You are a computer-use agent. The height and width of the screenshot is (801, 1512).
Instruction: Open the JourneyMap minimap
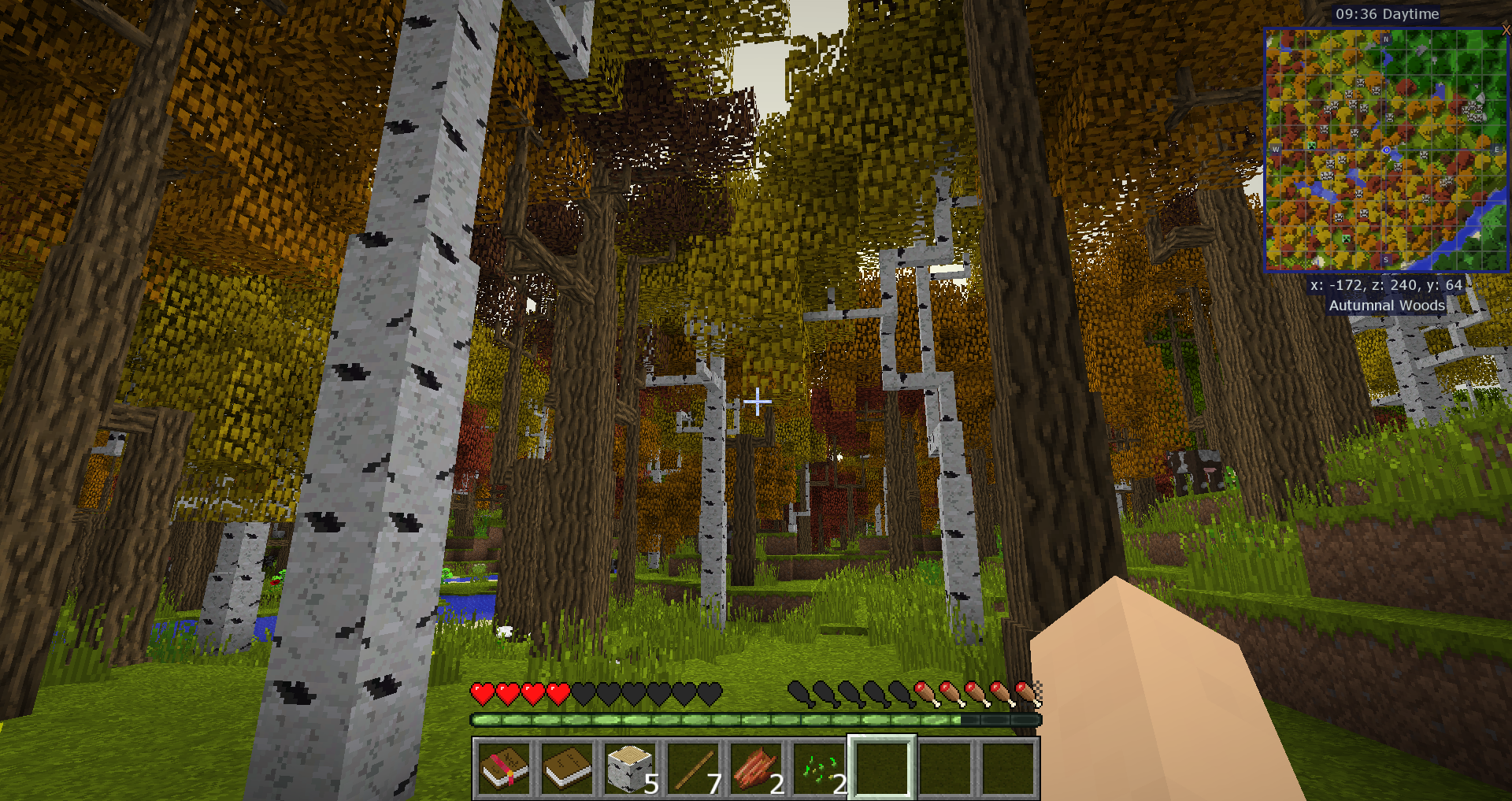(1386, 150)
